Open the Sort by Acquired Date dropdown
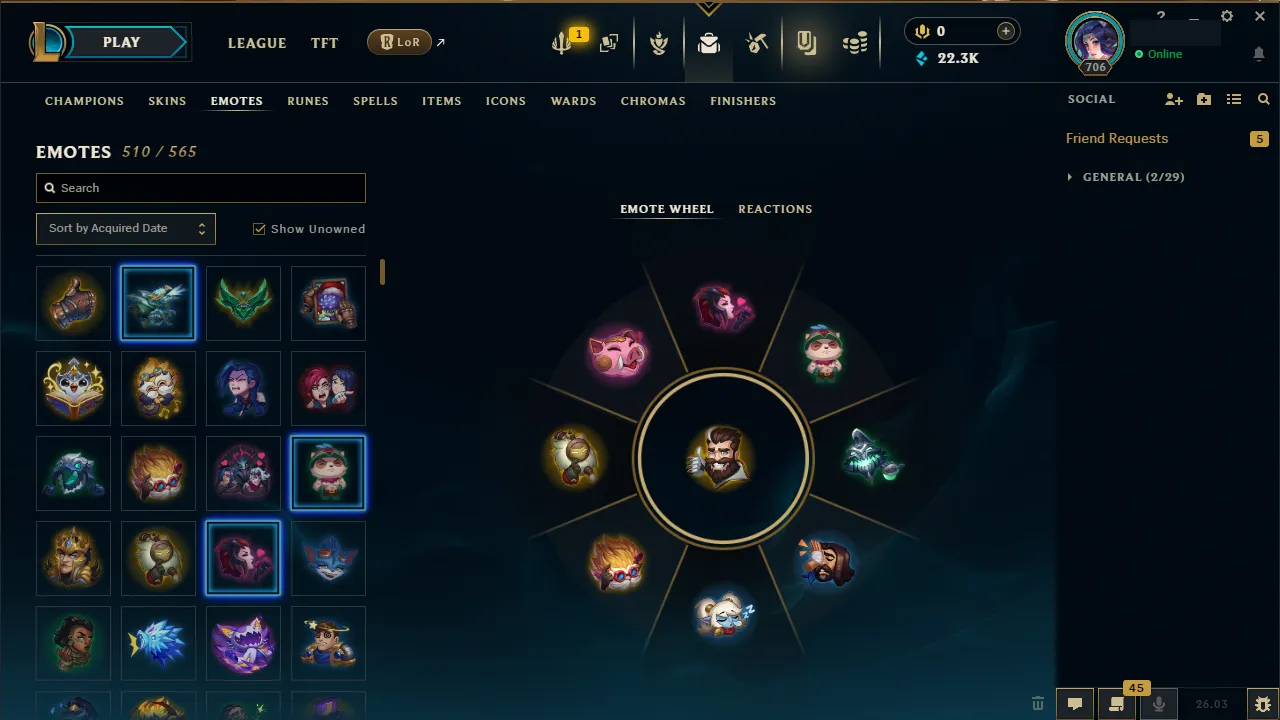Image resolution: width=1280 pixels, height=720 pixels. [125, 228]
